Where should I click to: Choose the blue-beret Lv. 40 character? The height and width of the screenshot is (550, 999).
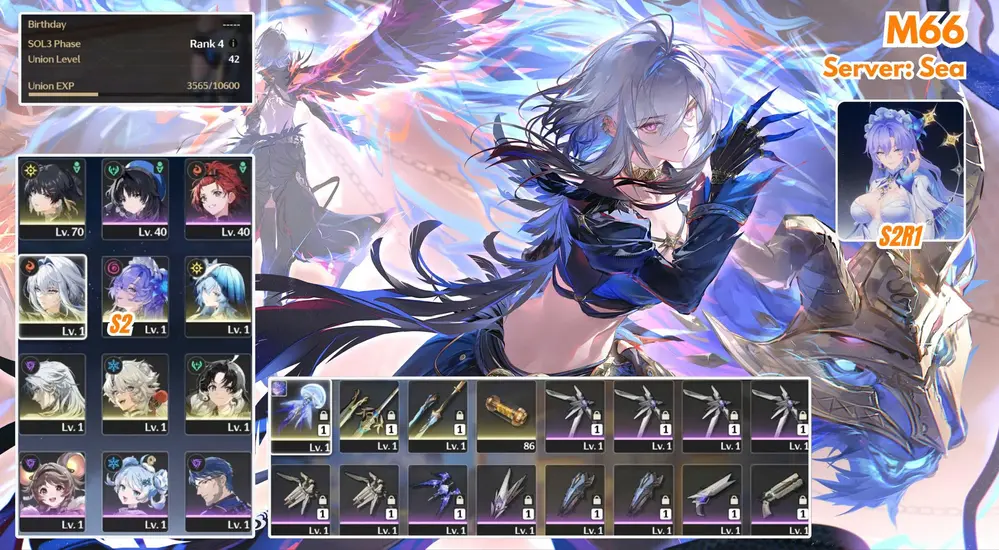click(135, 197)
